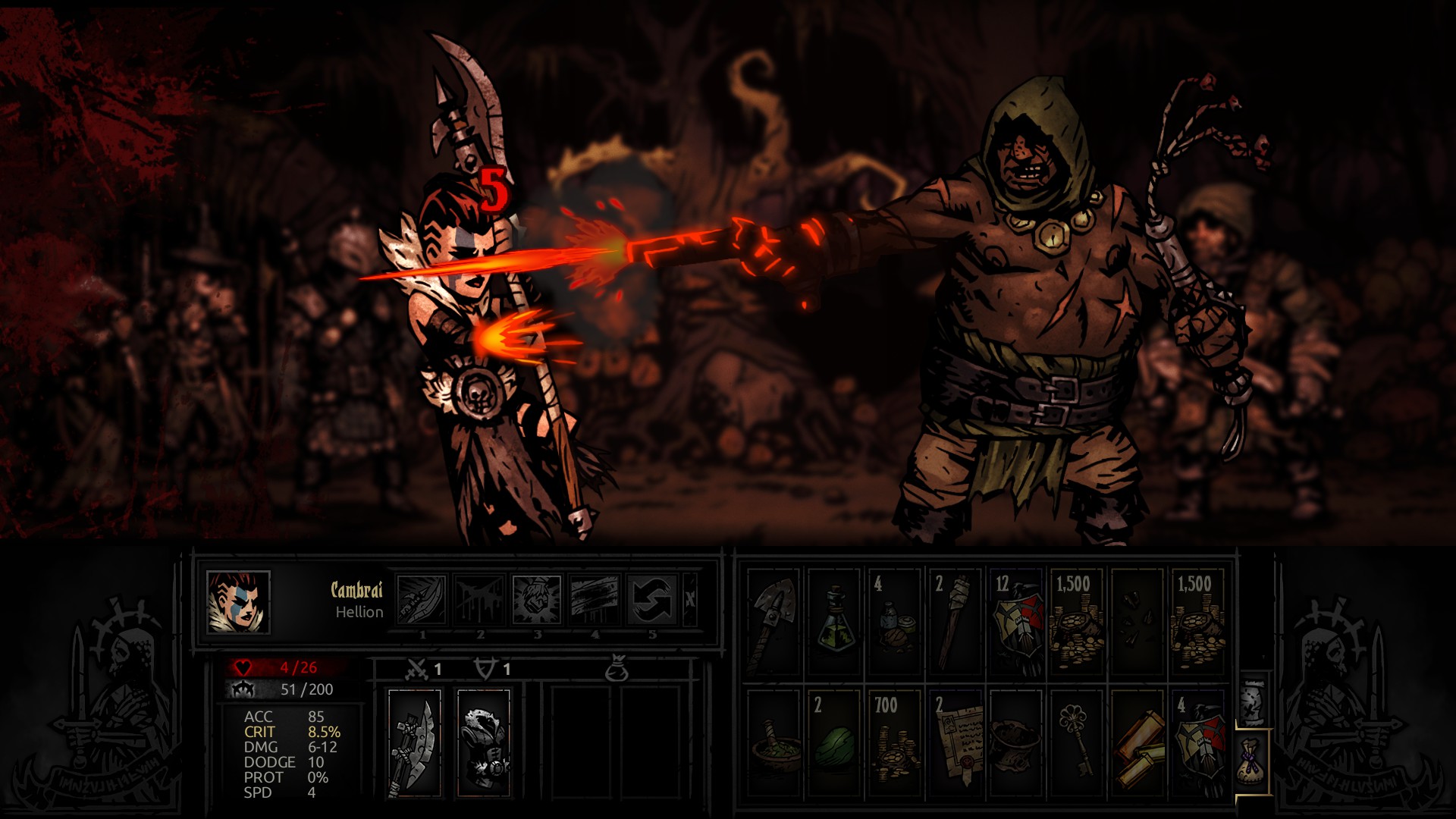Use the green antivenom flask
The image size is (1456, 819).
[833, 622]
